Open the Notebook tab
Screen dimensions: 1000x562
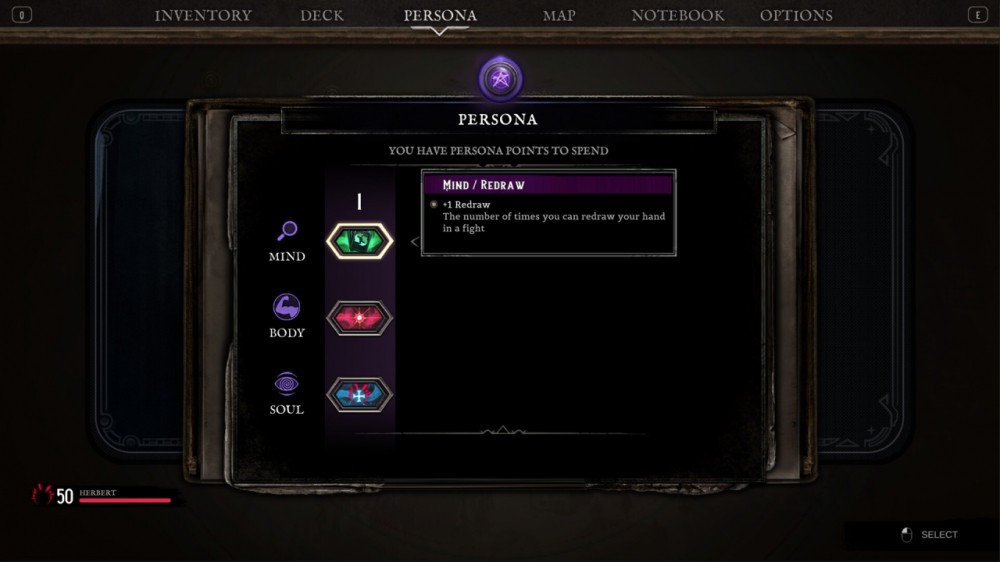coord(678,16)
